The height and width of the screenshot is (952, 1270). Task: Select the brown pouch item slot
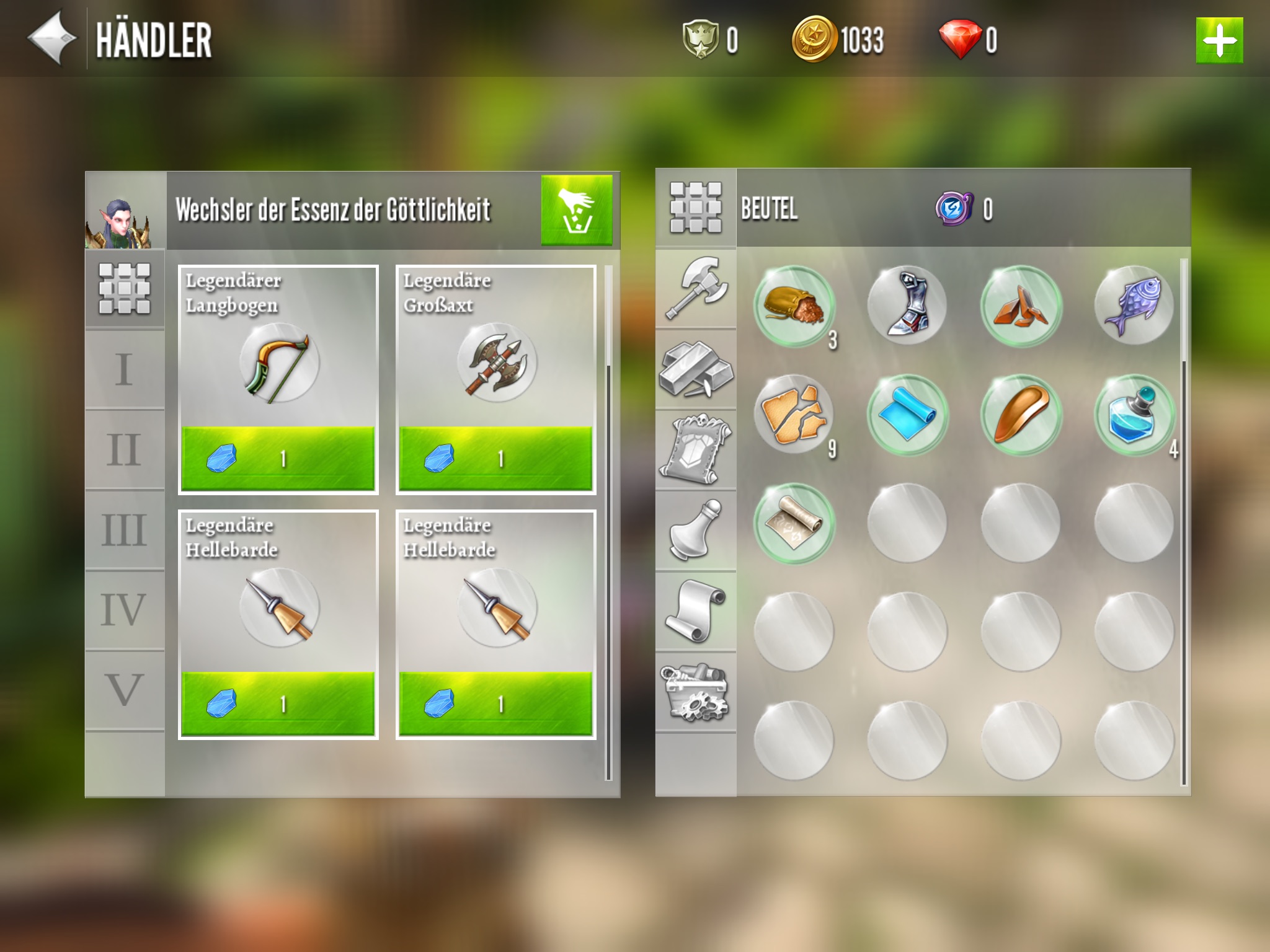[x=794, y=306]
